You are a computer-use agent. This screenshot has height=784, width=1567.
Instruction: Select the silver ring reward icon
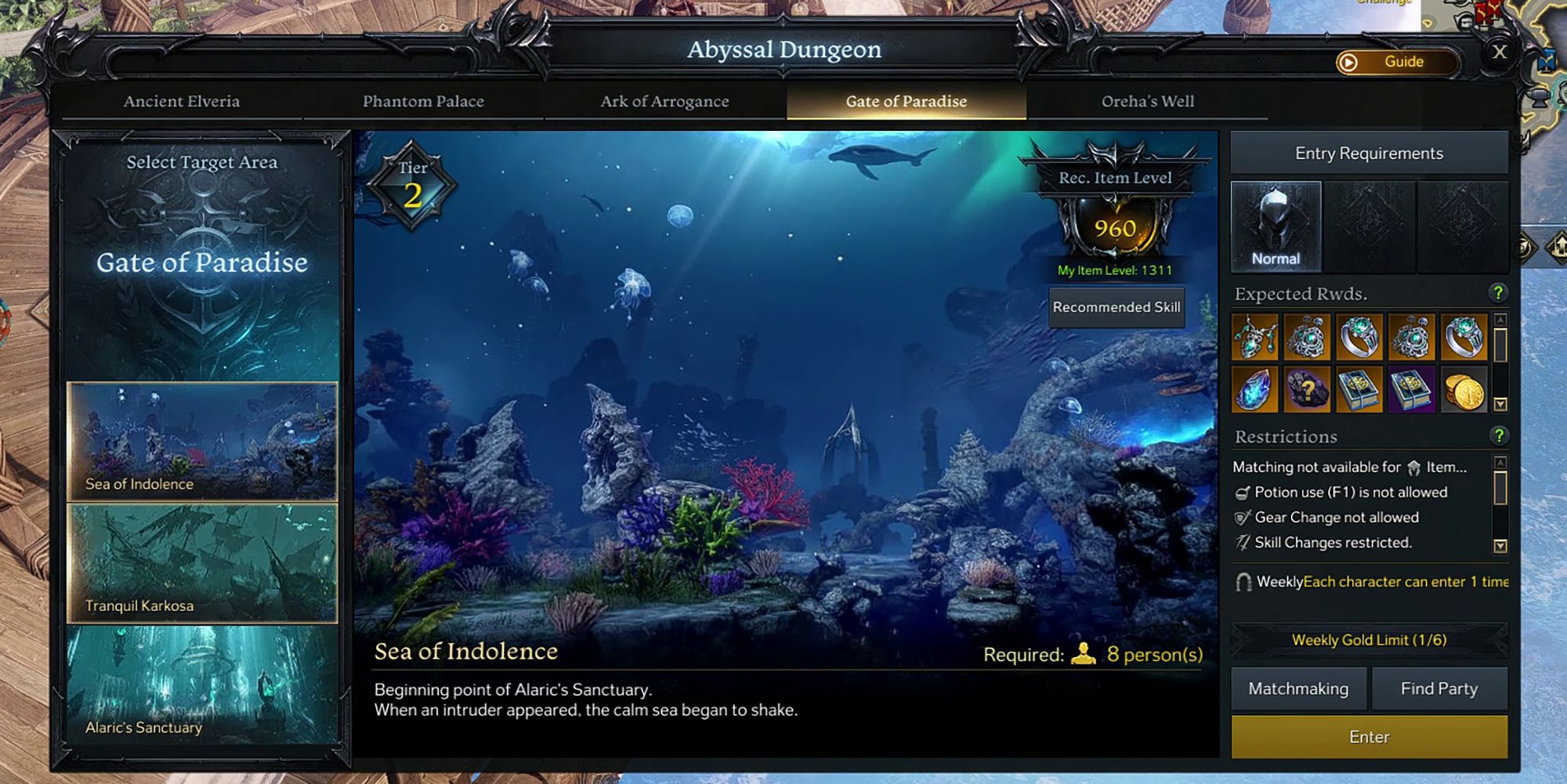(x=1359, y=338)
